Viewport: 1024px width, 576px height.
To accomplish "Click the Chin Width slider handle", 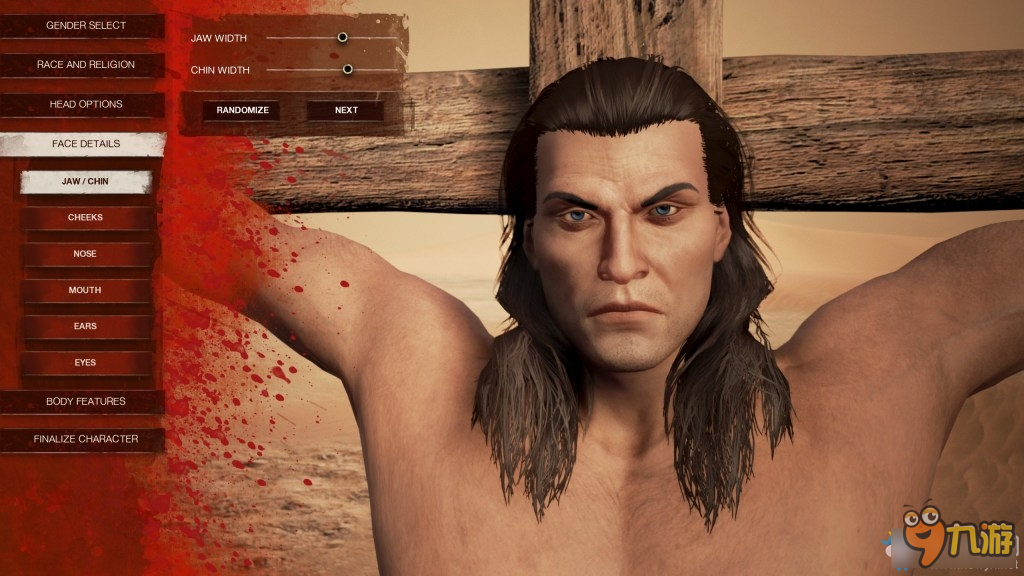I will [x=348, y=69].
